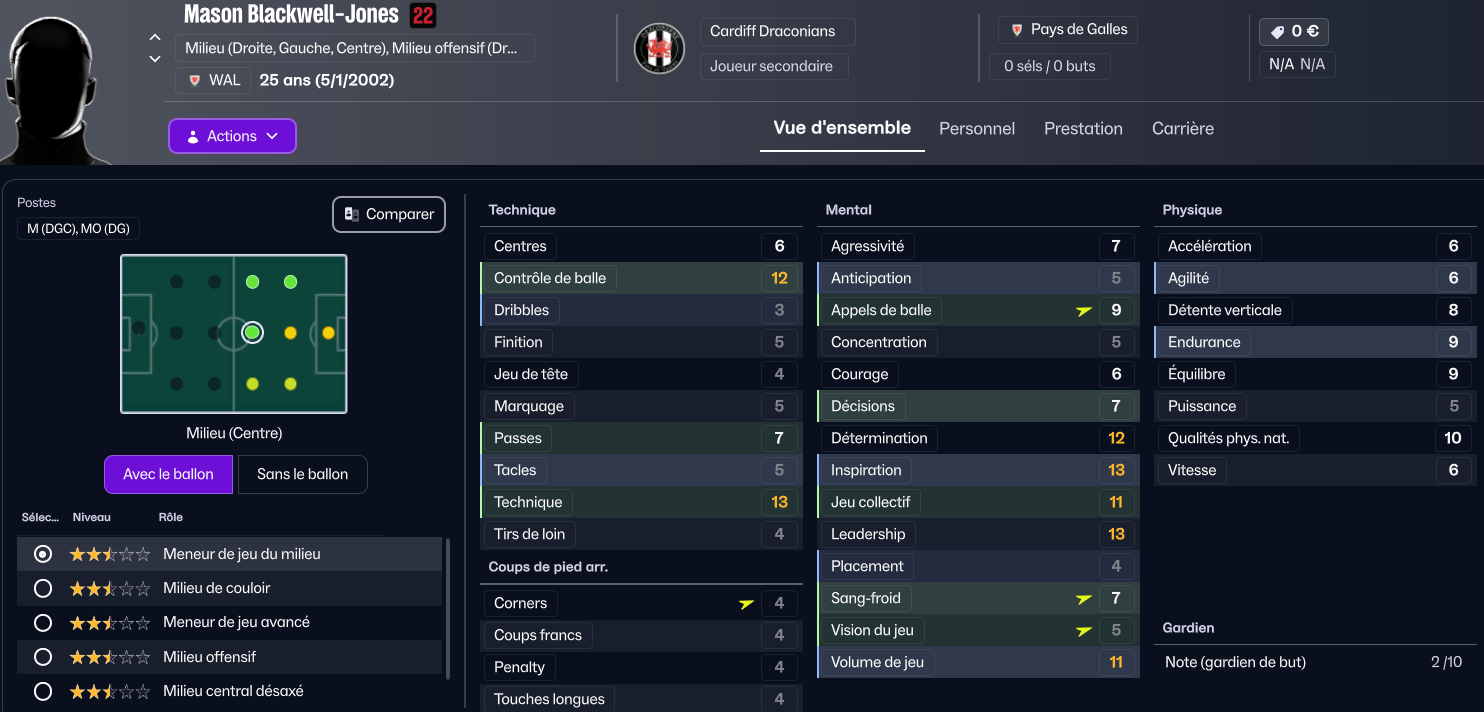The height and width of the screenshot is (712, 1484).
Task: Select Avec le ballon view
Action: click(x=168, y=475)
